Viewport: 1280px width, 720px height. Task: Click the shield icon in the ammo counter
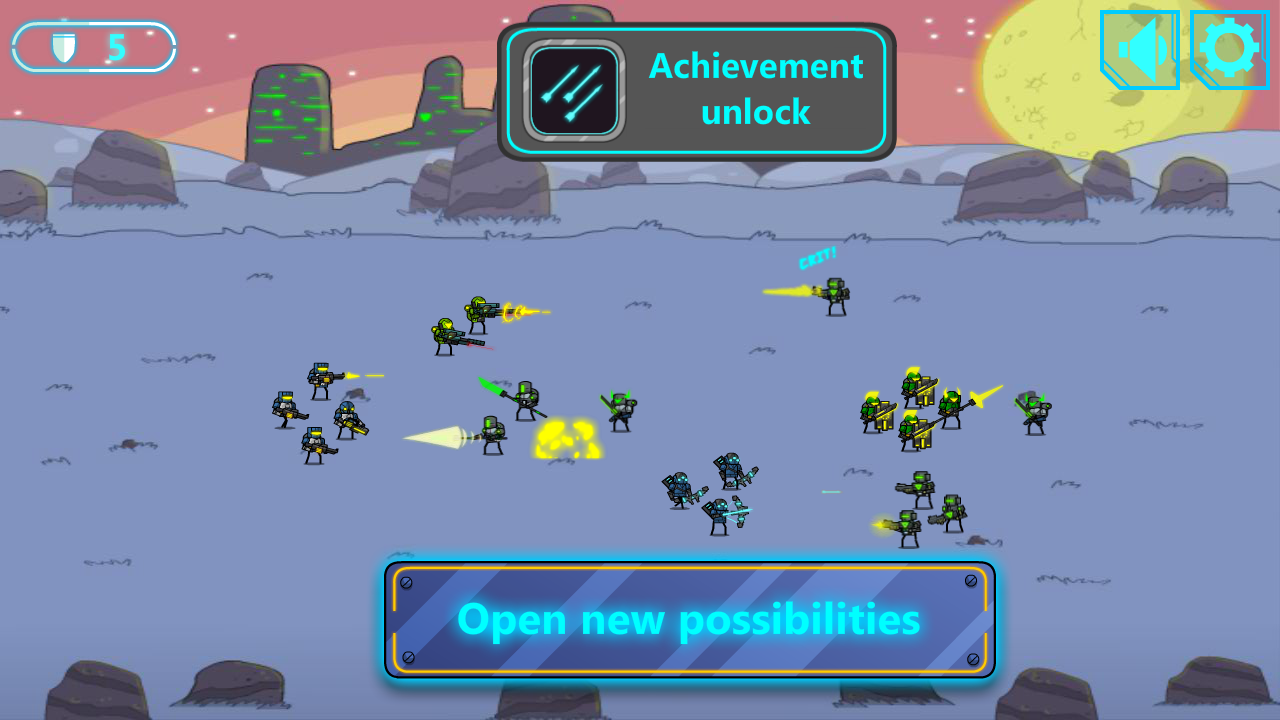(62, 45)
